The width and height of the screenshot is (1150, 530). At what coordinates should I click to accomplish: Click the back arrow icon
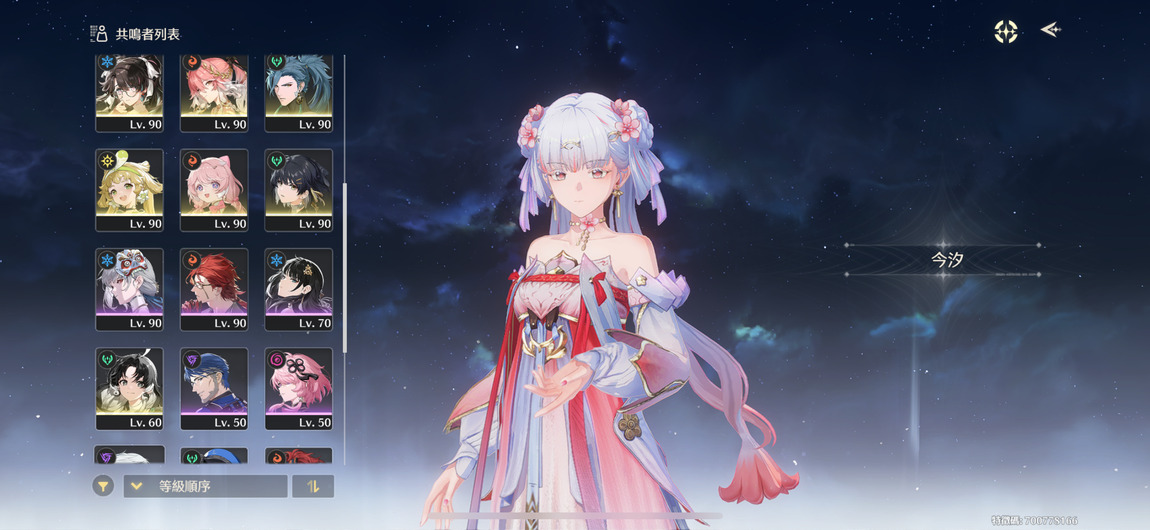click(x=1050, y=30)
